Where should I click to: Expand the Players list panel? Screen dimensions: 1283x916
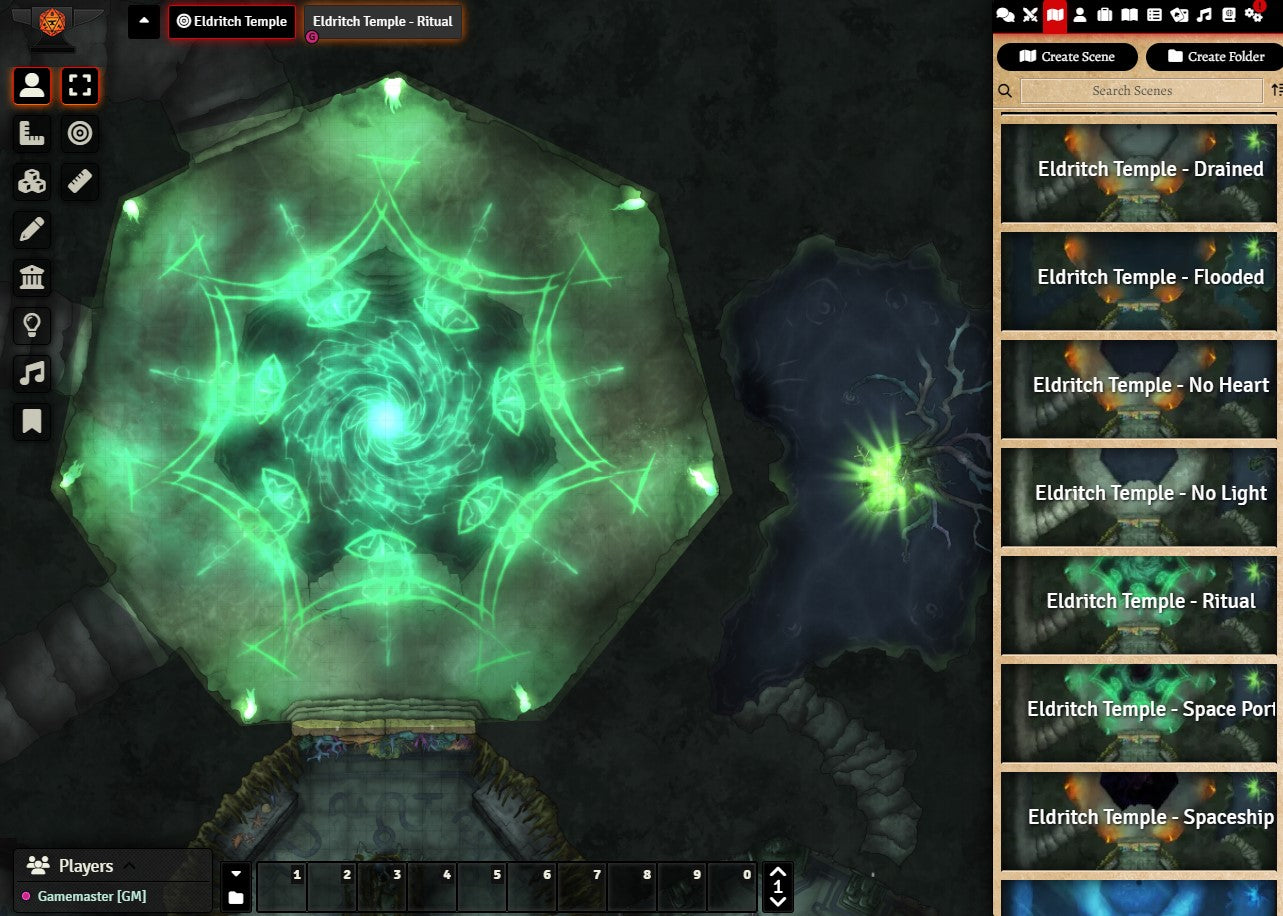(x=129, y=866)
